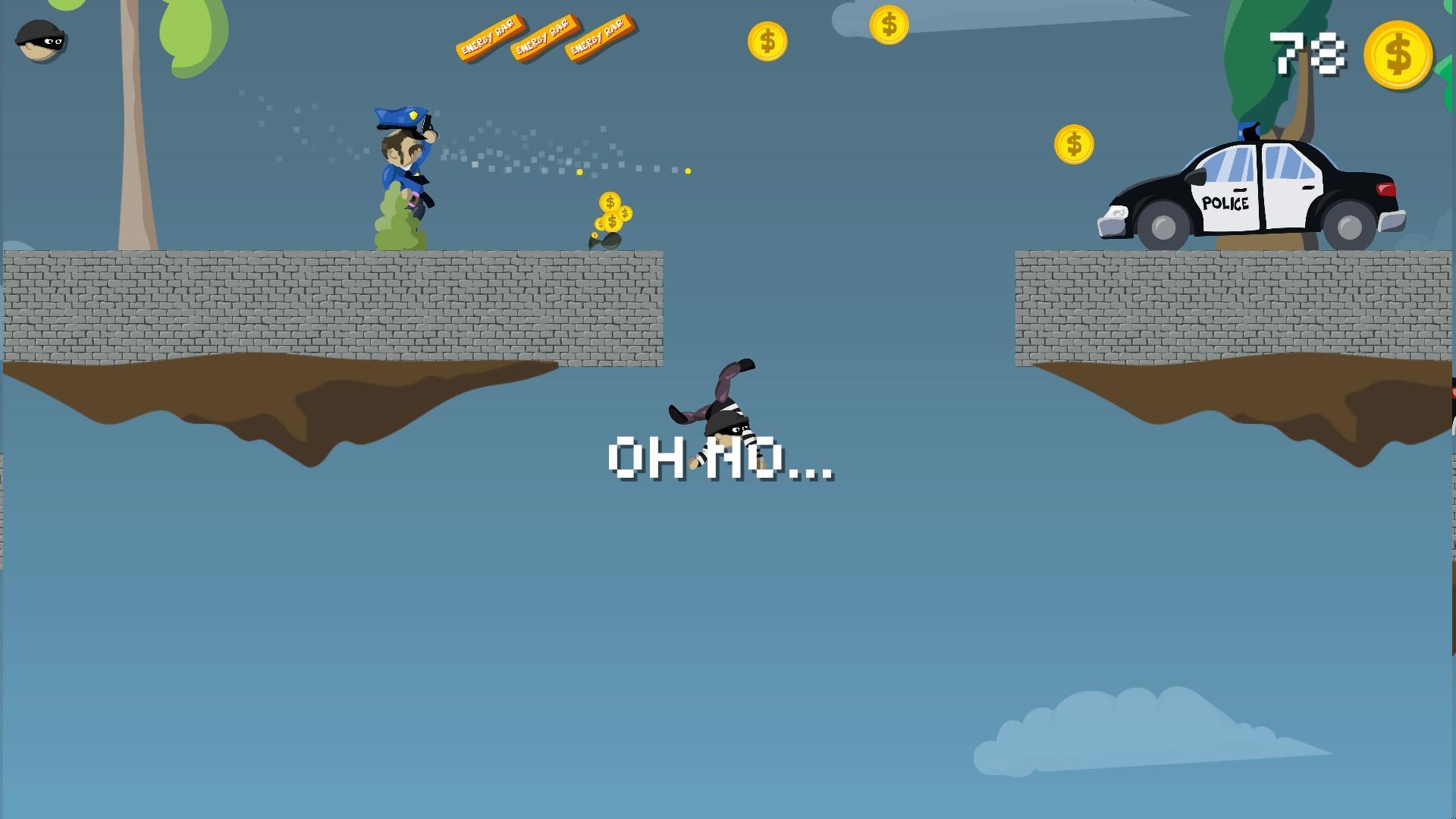Click the coin floating beside the cloud
The image size is (1456, 819).
[x=890, y=24]
